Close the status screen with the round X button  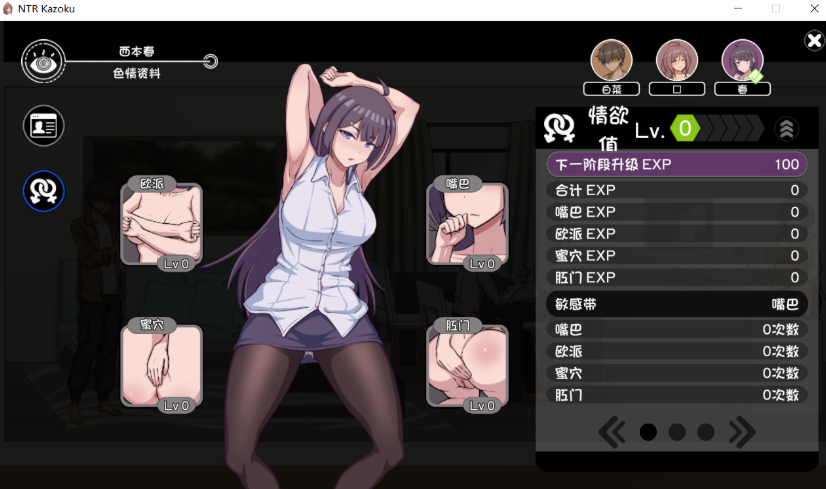[x=814, y=41]
